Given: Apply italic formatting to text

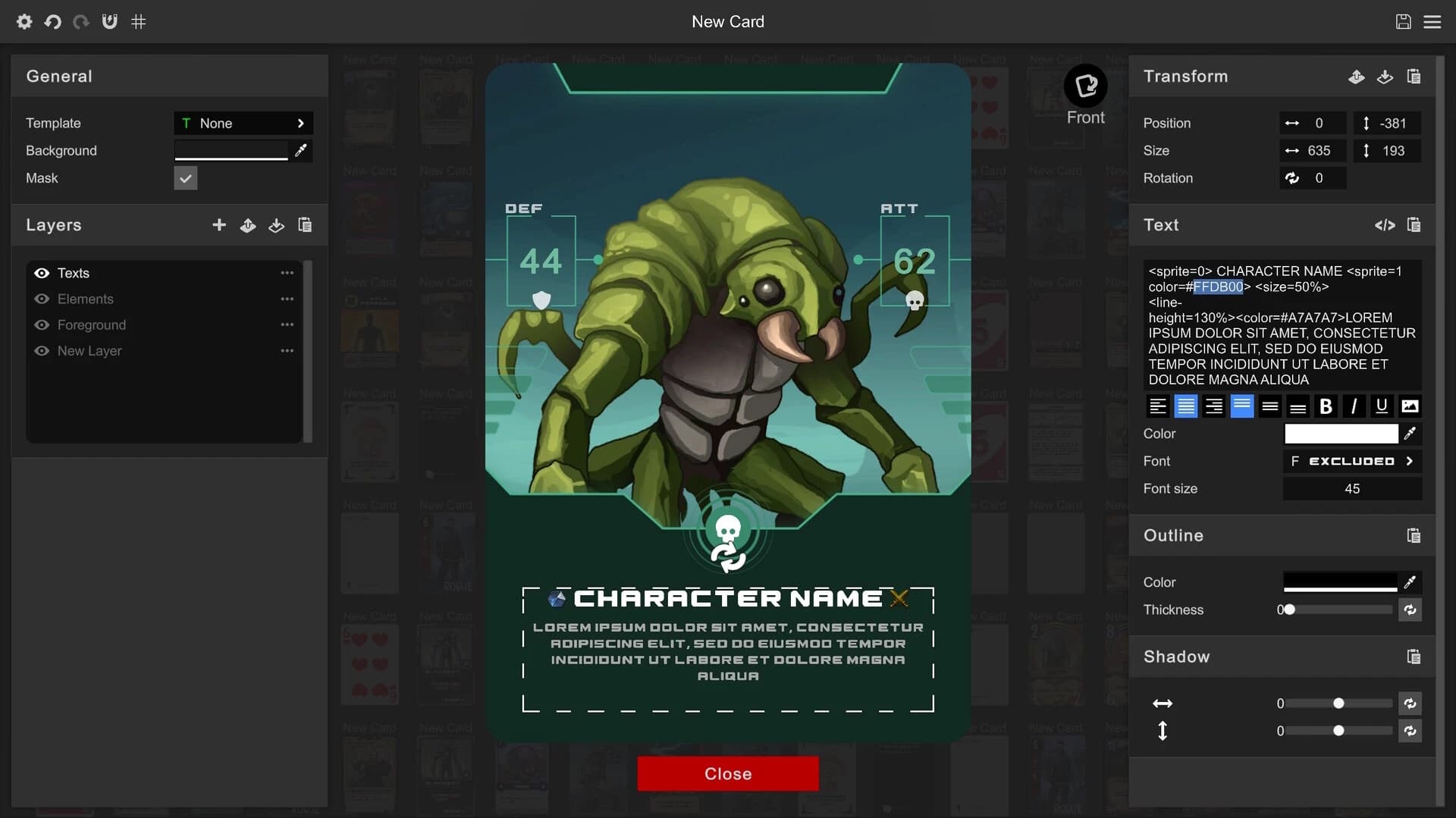Looking at the screenshot, I should coord(1354,406).
